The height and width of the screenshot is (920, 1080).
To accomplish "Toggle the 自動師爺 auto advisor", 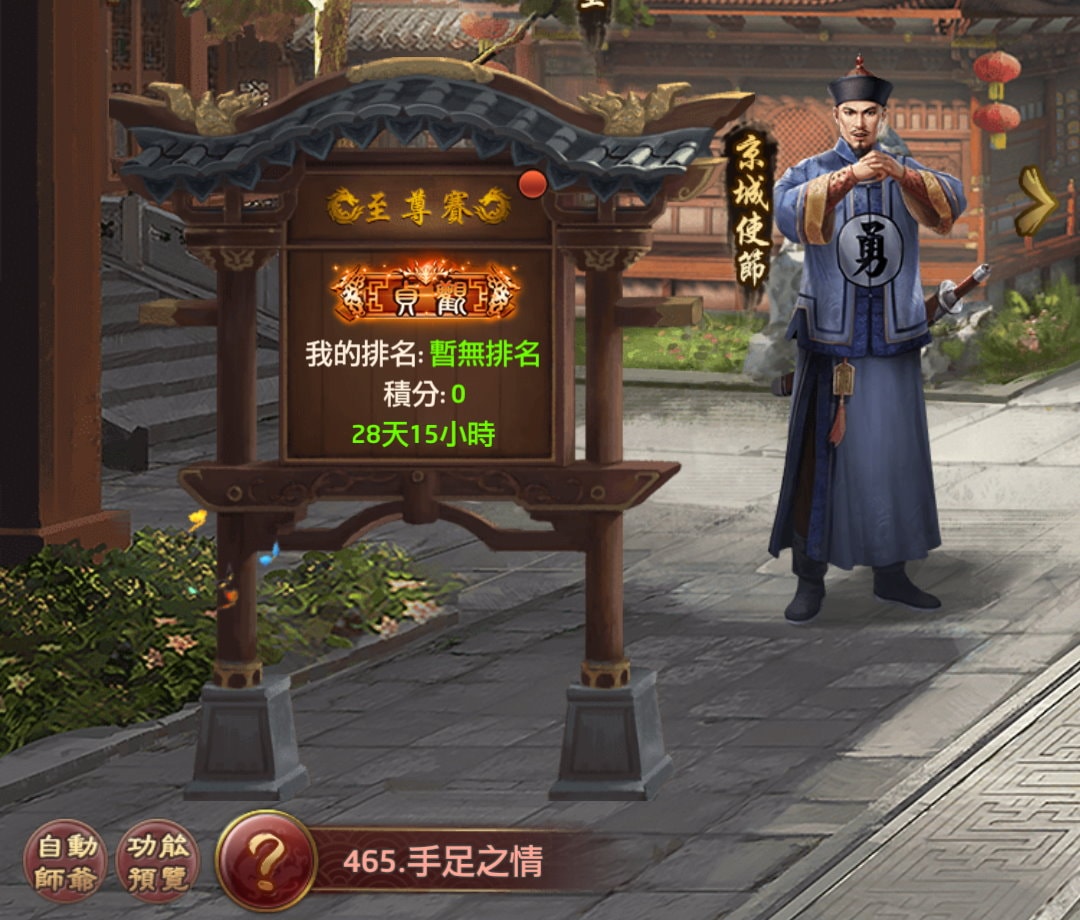I will [x=66, y=861].
